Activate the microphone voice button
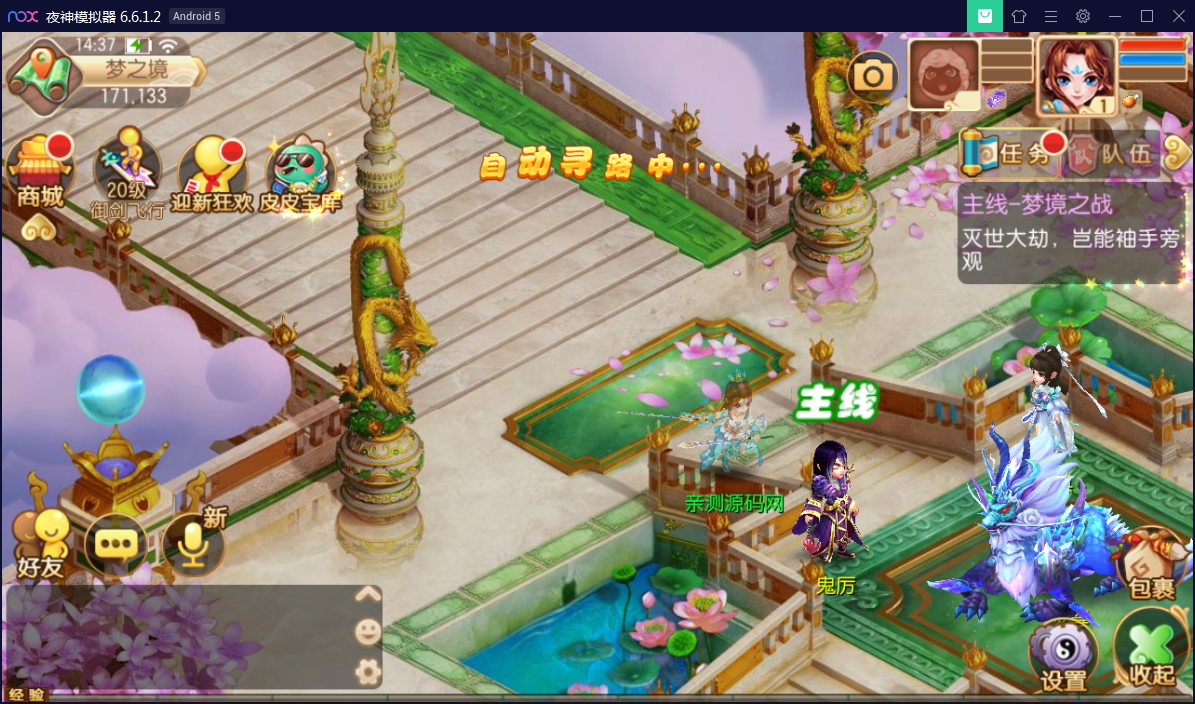1195x704 pixels. click(x=192, y=545)
